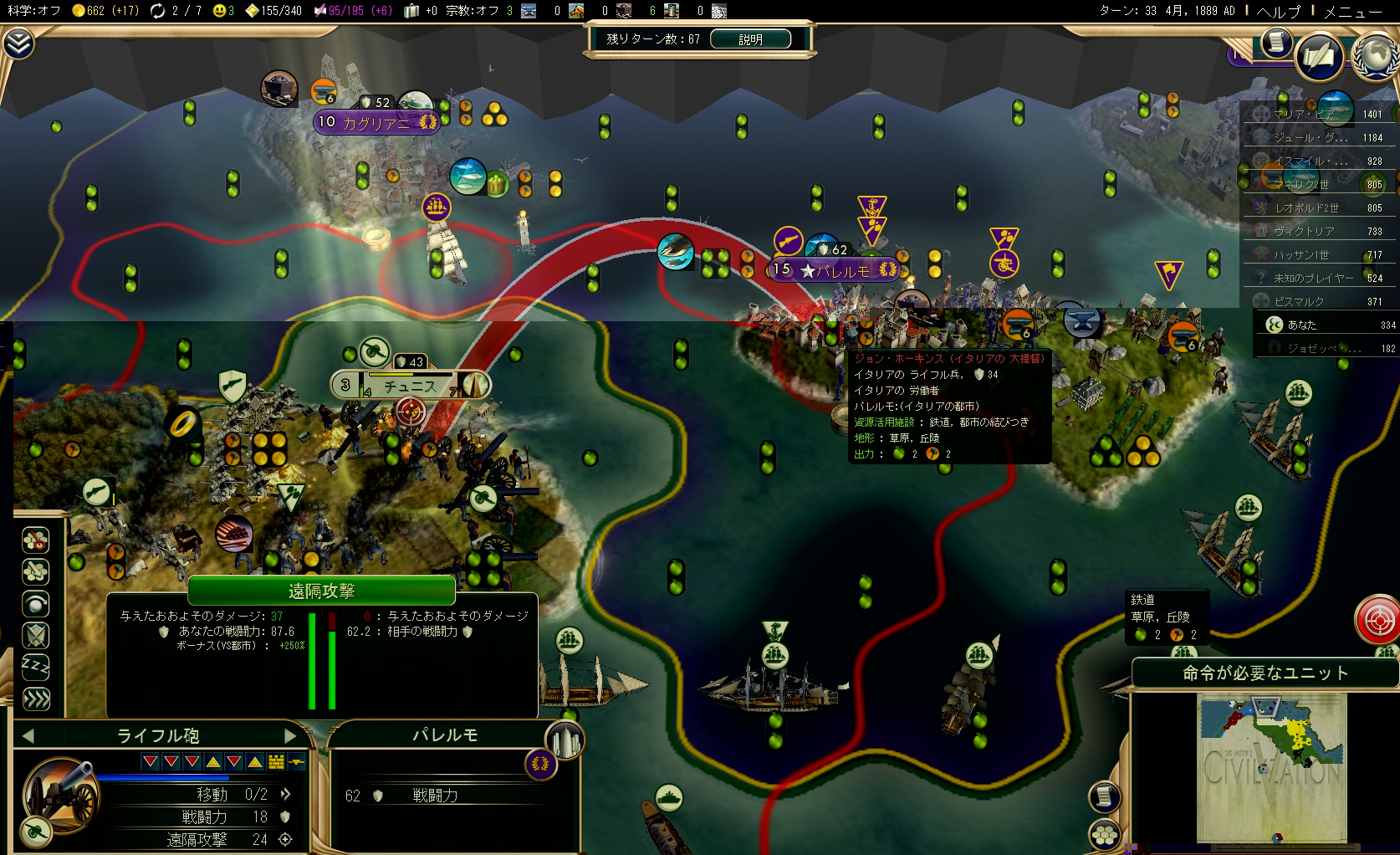Image resolution: width=1400 pixels, height=855 pixels.
Task: Open the globe diplomacy overview
Action: pyautogui.click(x=1376, y=56)
